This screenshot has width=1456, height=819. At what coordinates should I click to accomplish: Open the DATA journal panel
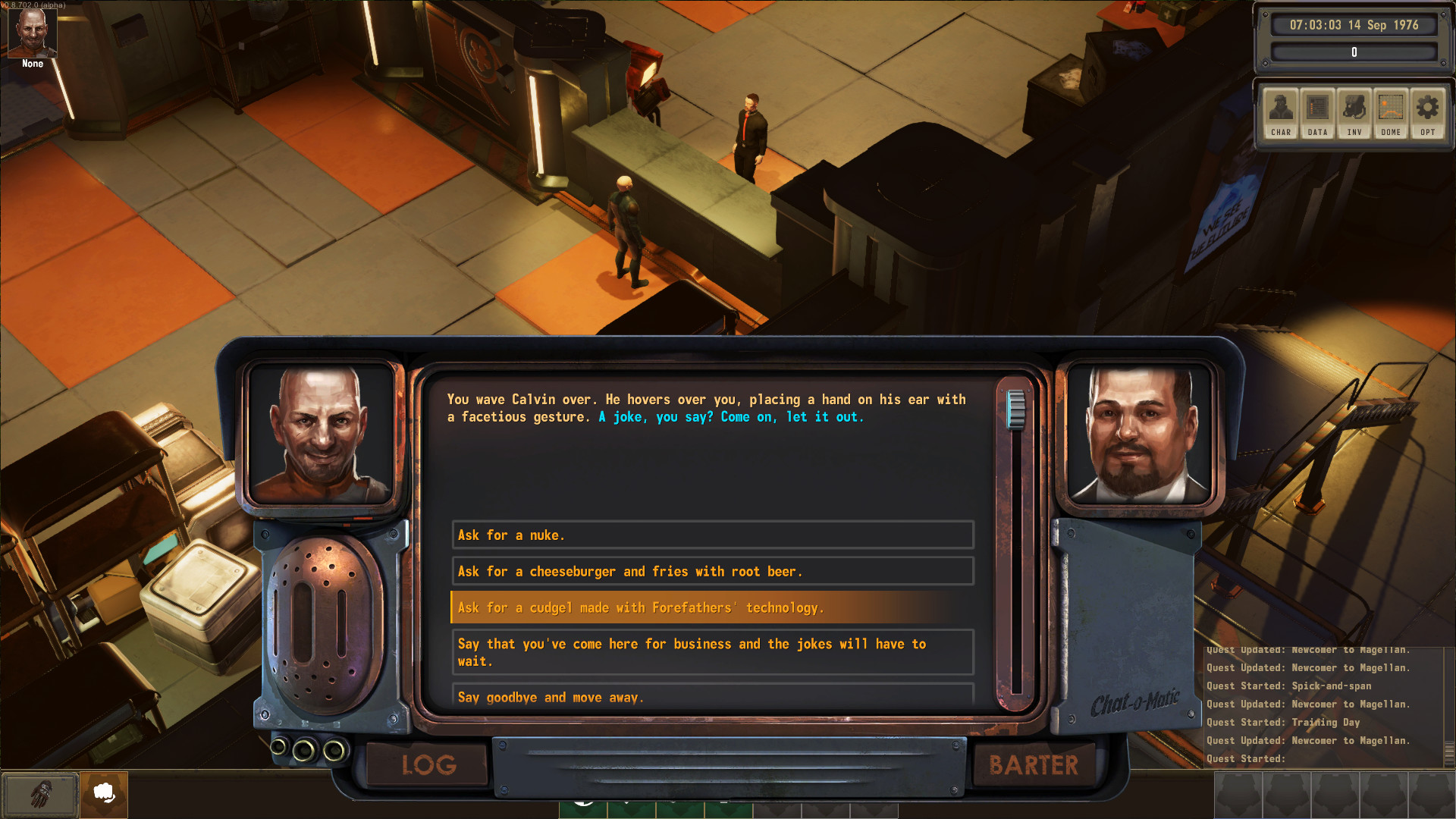(1317, 112)
